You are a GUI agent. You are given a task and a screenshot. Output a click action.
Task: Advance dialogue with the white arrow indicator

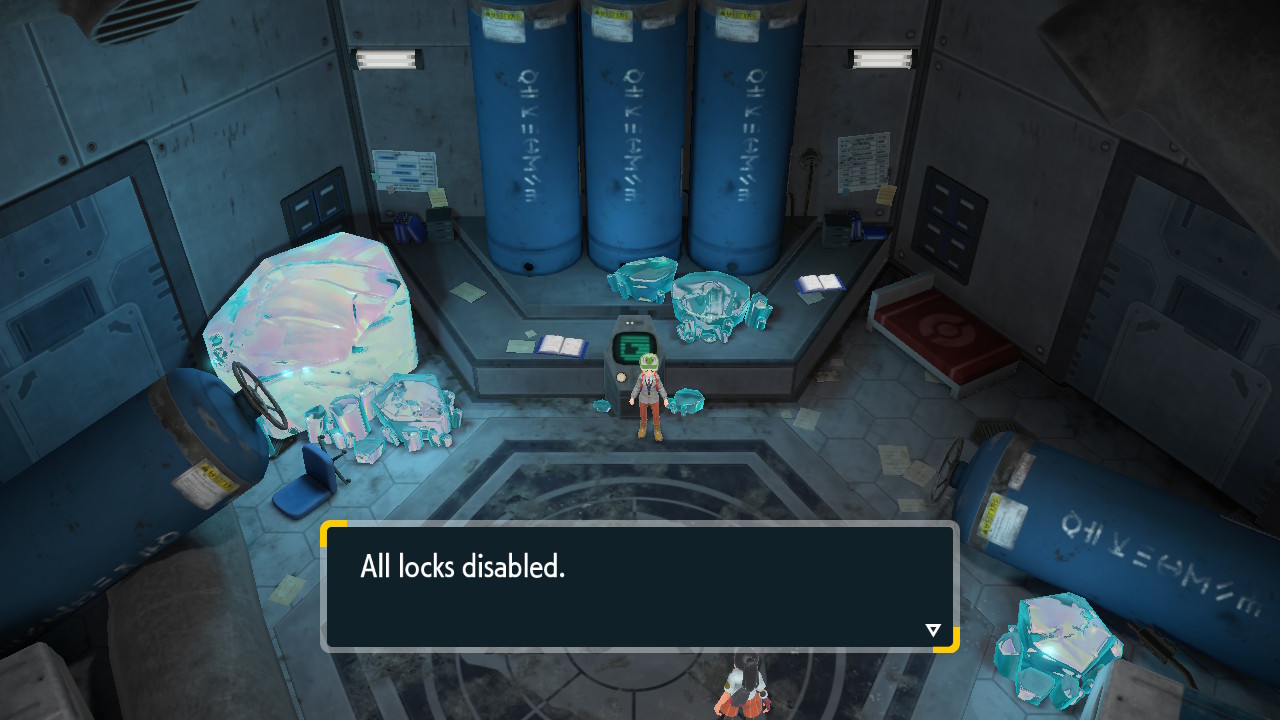(933, 630)
